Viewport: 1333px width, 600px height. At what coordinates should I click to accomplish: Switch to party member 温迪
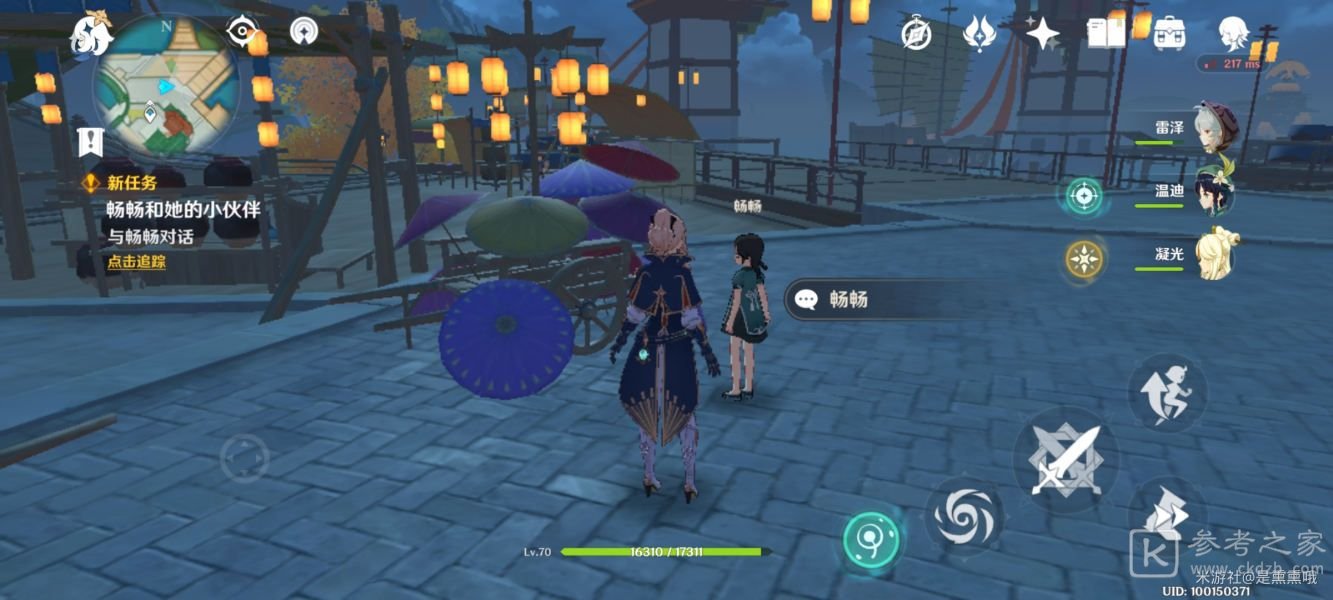point(1215,191)
